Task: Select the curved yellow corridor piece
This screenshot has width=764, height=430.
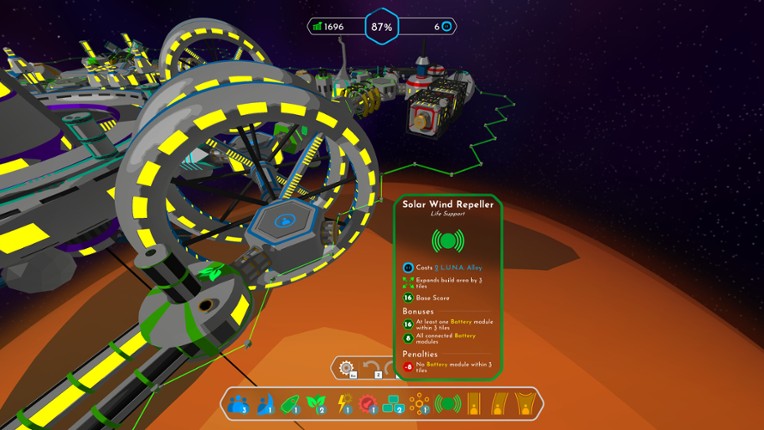Action: pos(525,404)
